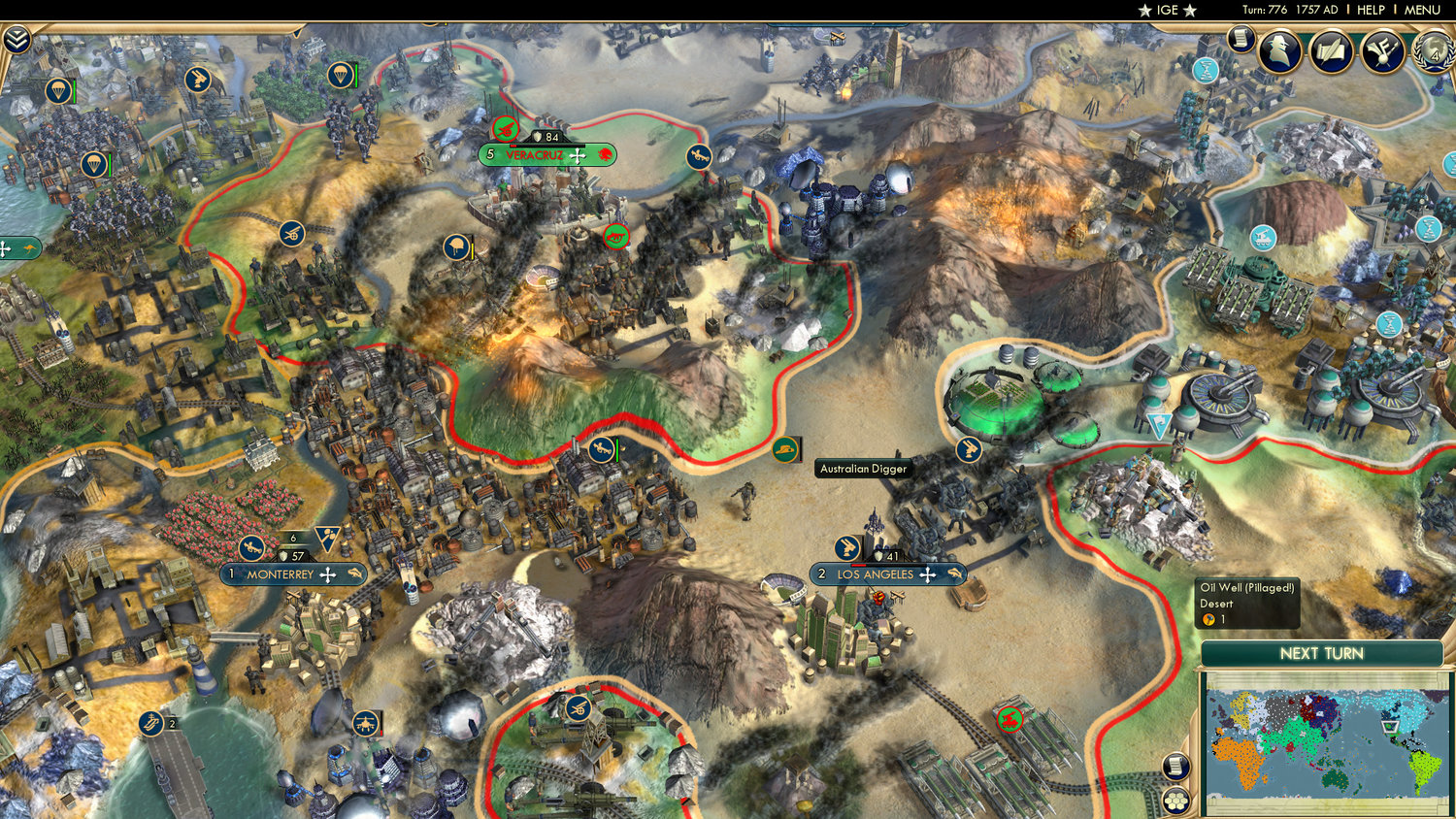Select the Monterrey city banner
The width and height of the screenshot is (1456, 819).
coord(294,574)
